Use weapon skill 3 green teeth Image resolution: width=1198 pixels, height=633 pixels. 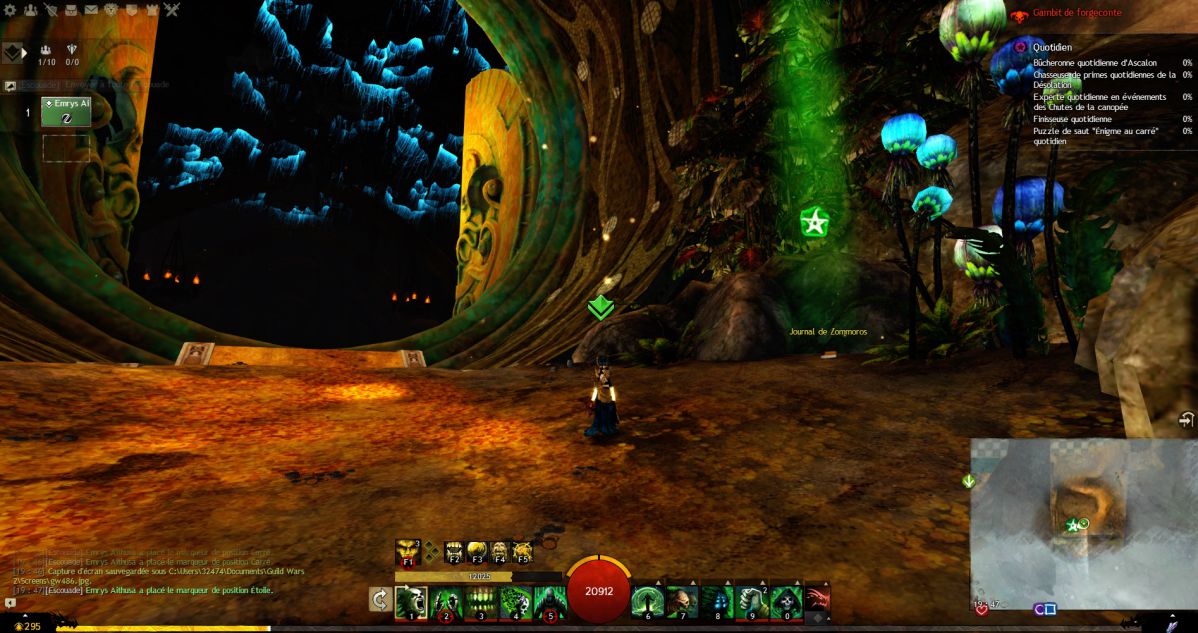(x=481, y=602)
